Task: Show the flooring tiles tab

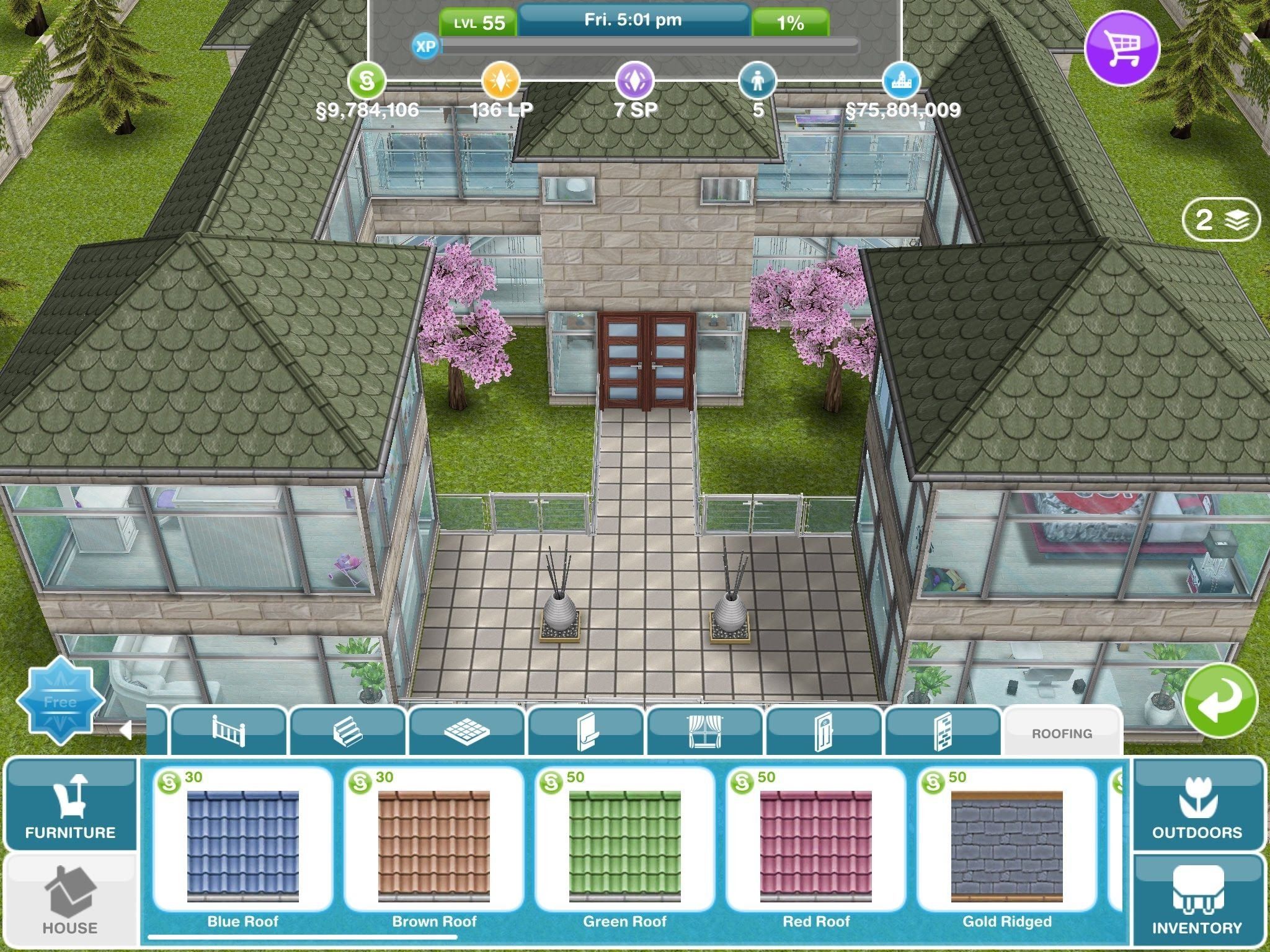Action: [x=467, y=731]
